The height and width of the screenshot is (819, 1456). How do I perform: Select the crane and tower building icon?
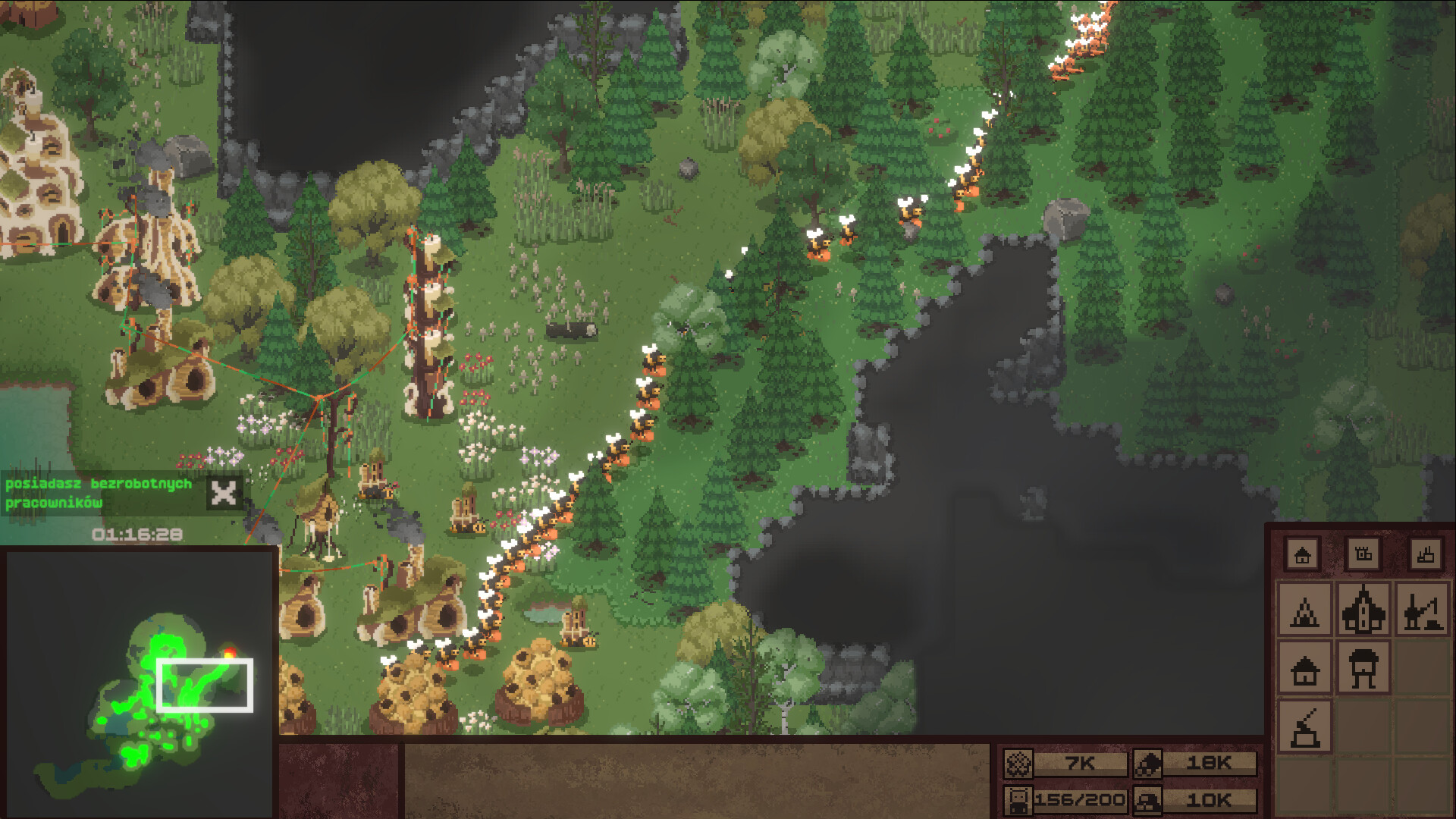click(1423, 610)
